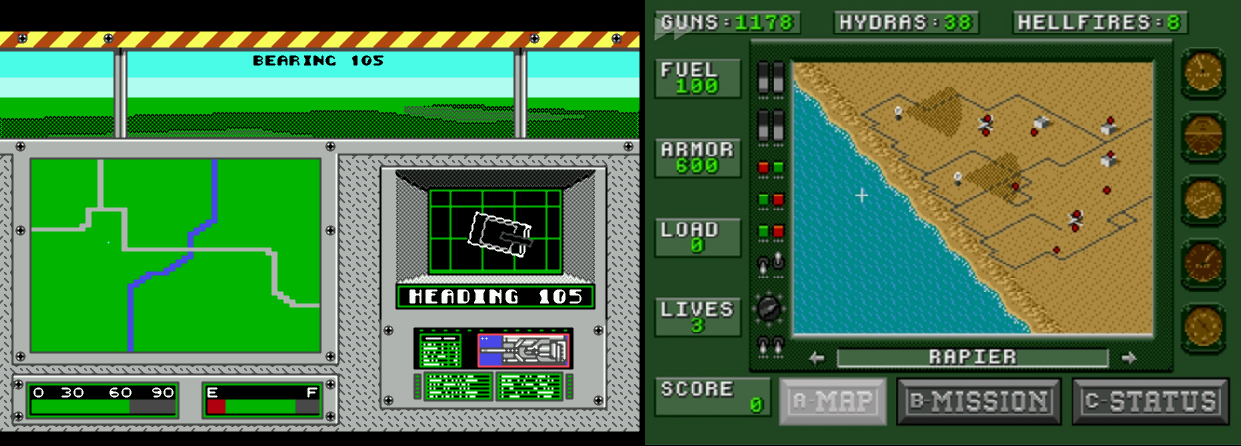Select the A-Map tab

pyautogui.click(x=833, y=401)
